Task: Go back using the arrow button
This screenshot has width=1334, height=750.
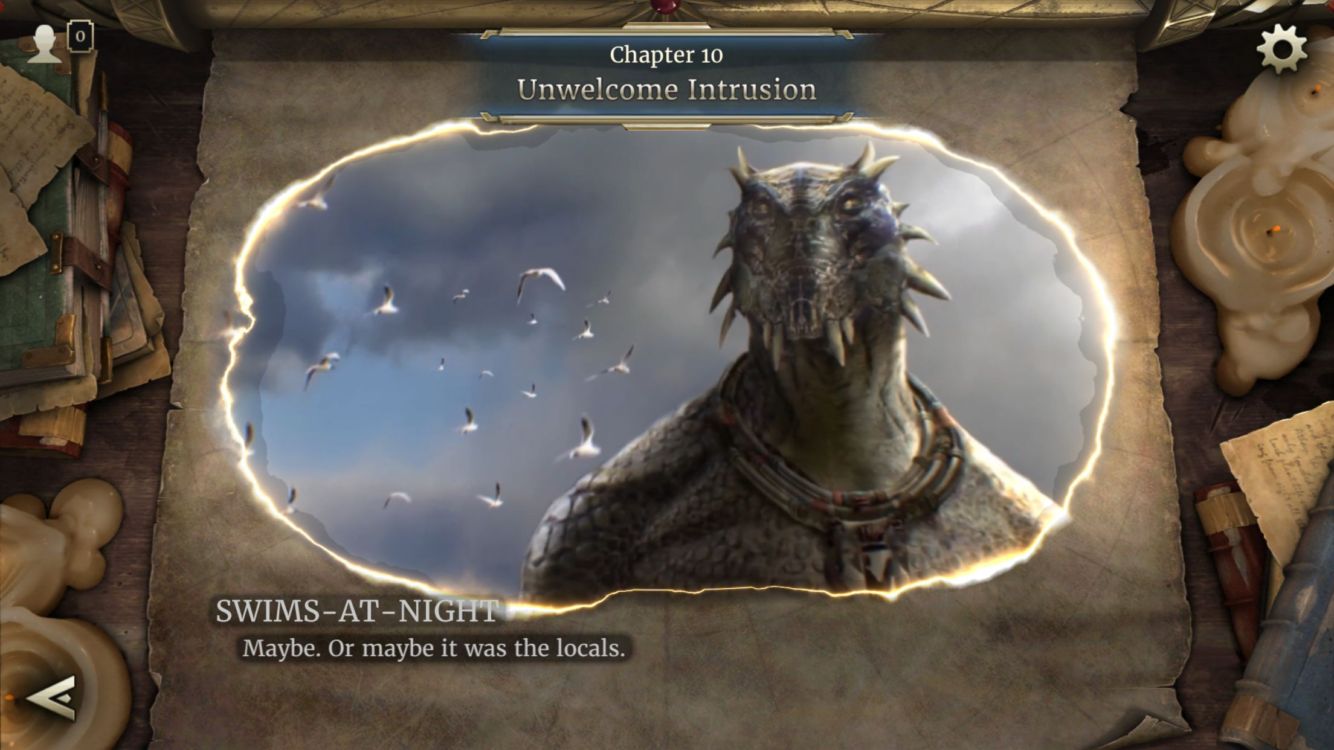Action: [x=51, y=696]
